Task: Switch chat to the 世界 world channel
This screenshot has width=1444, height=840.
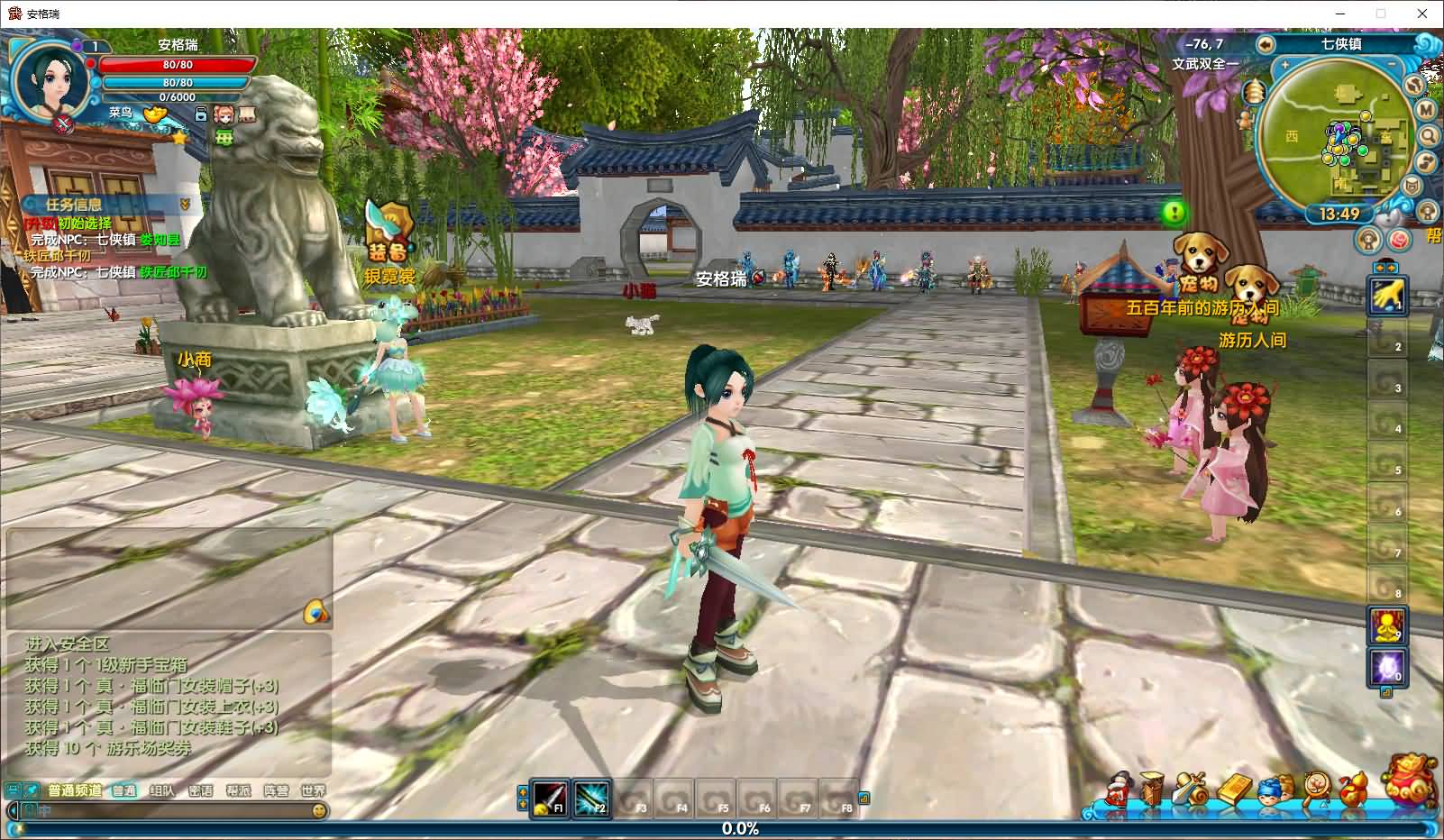Action: click(313, 790)
